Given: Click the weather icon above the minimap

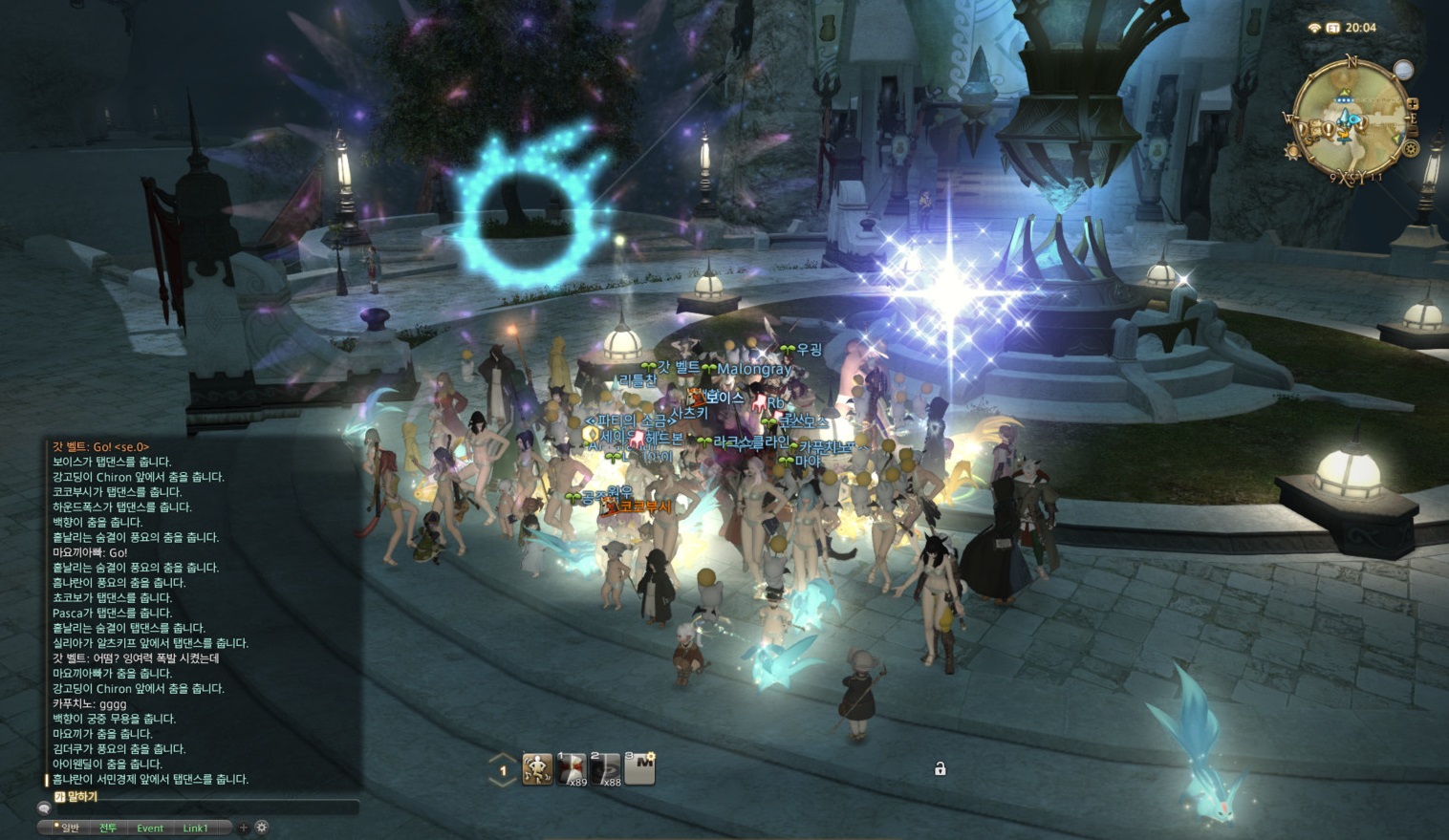Looking at the screenshot, I should [x=1402, y=69].
